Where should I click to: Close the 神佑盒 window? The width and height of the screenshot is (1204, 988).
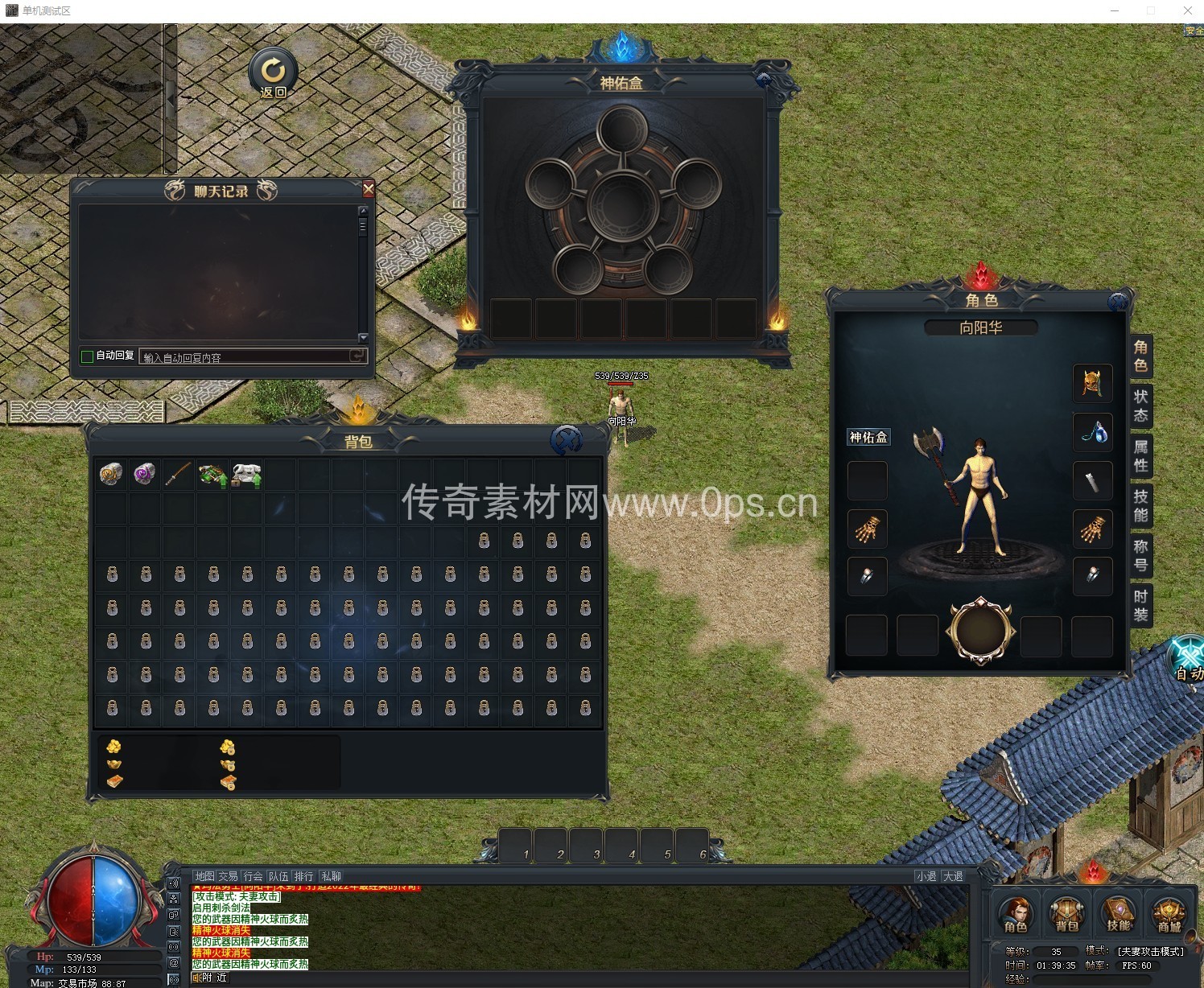[763, 80]
